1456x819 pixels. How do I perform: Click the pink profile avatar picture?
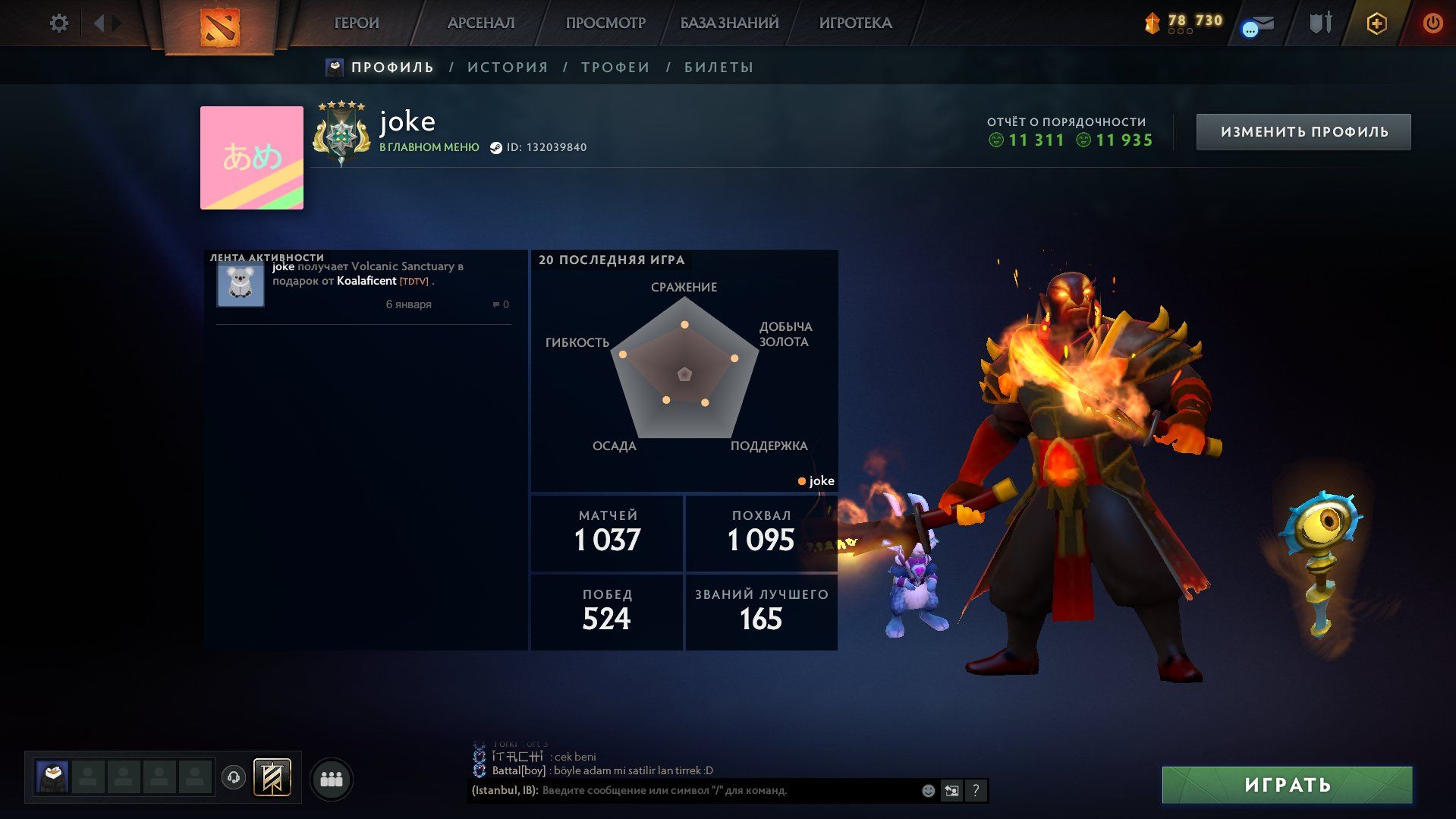252,158
